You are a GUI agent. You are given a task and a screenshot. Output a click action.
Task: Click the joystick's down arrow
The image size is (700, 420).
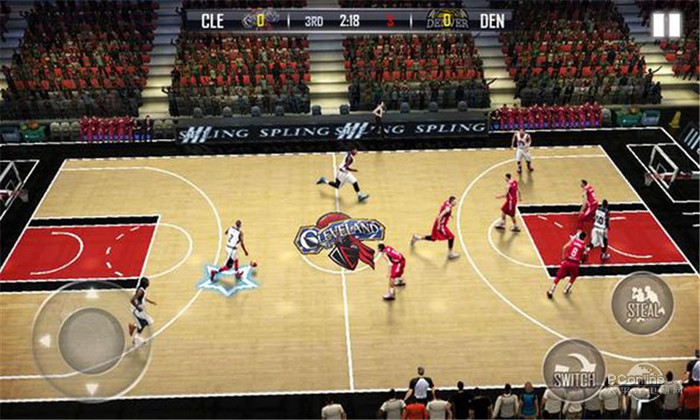[92, 388]
